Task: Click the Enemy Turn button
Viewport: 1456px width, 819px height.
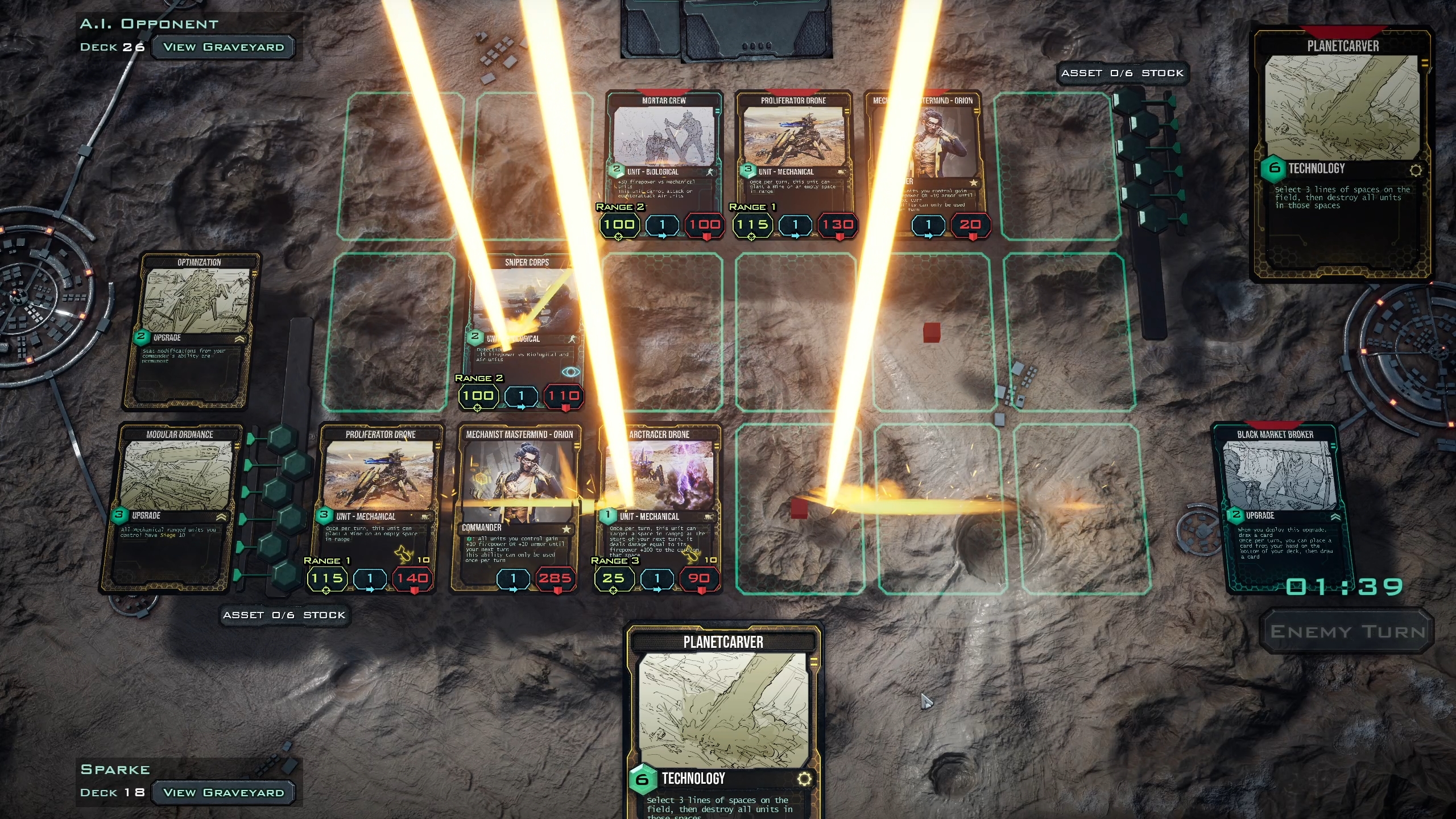Action: tap(1347, 631)
